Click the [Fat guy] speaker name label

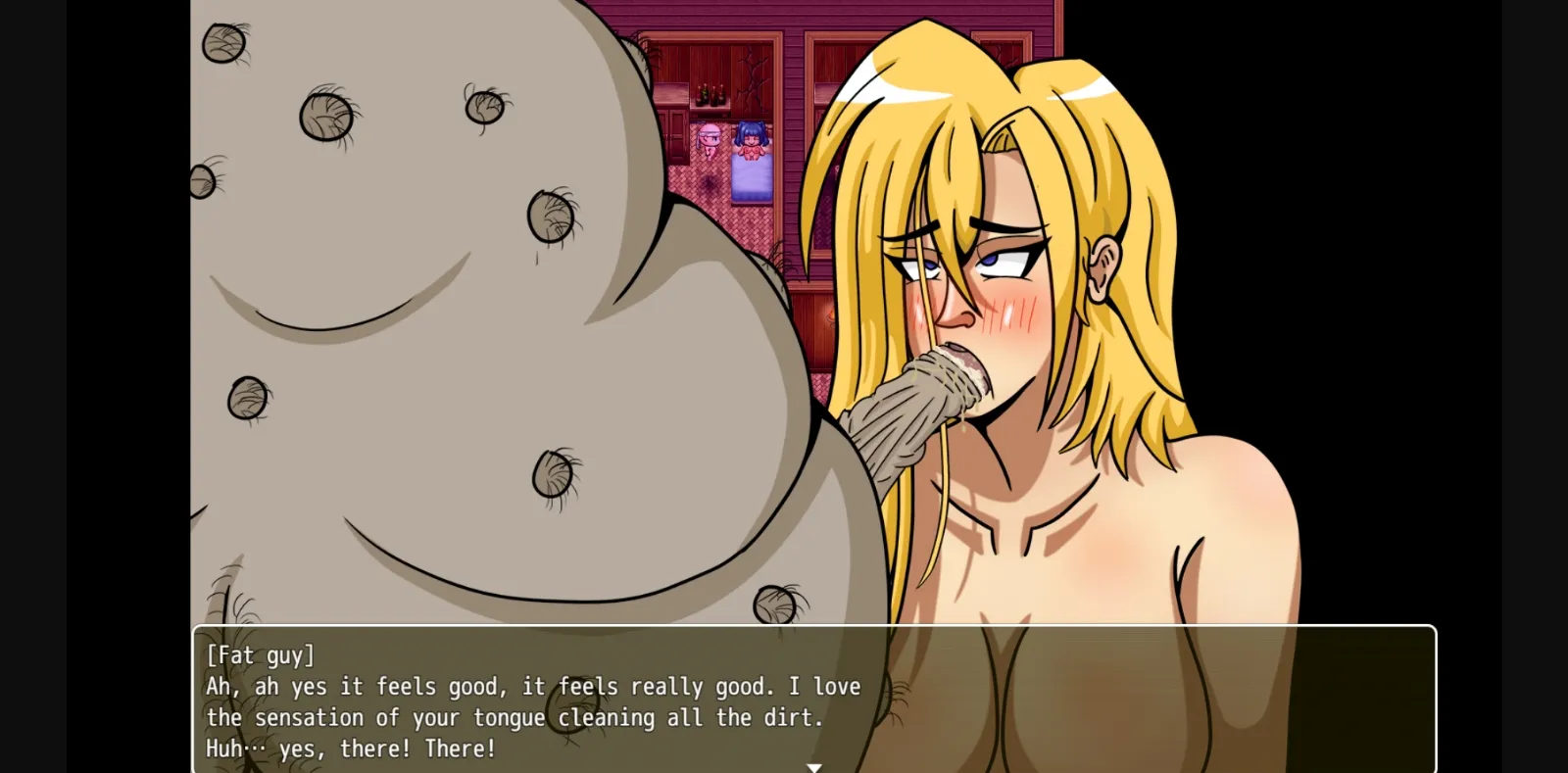point(259,655)
